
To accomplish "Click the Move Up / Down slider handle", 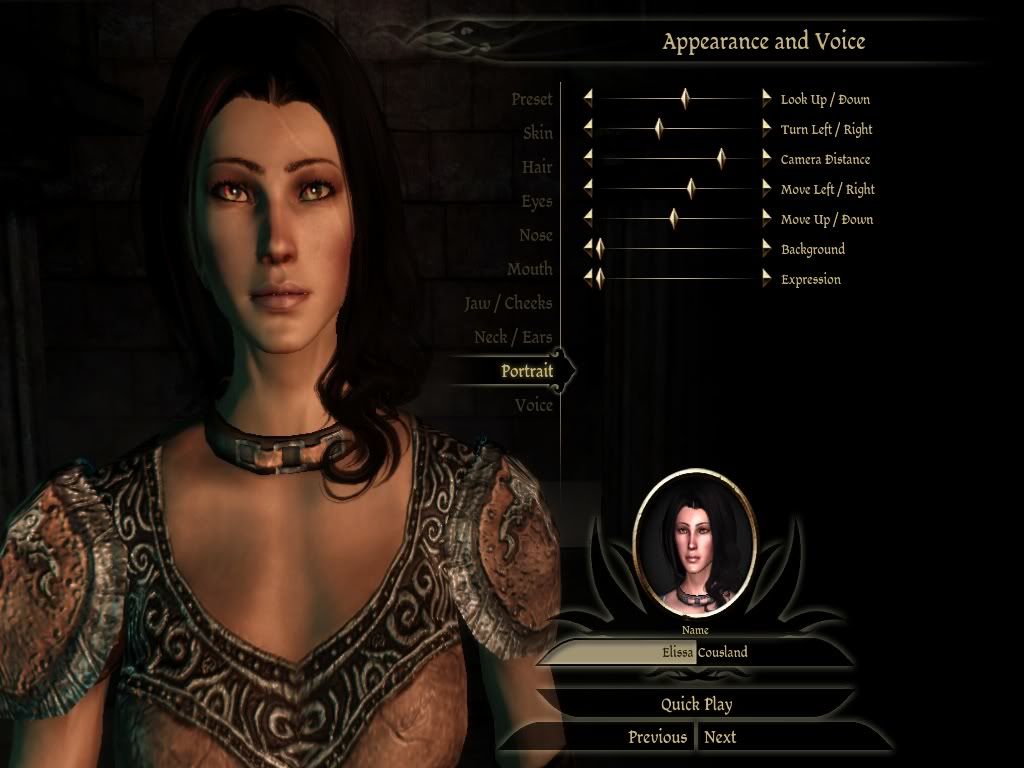I will (x=674, y=219).
